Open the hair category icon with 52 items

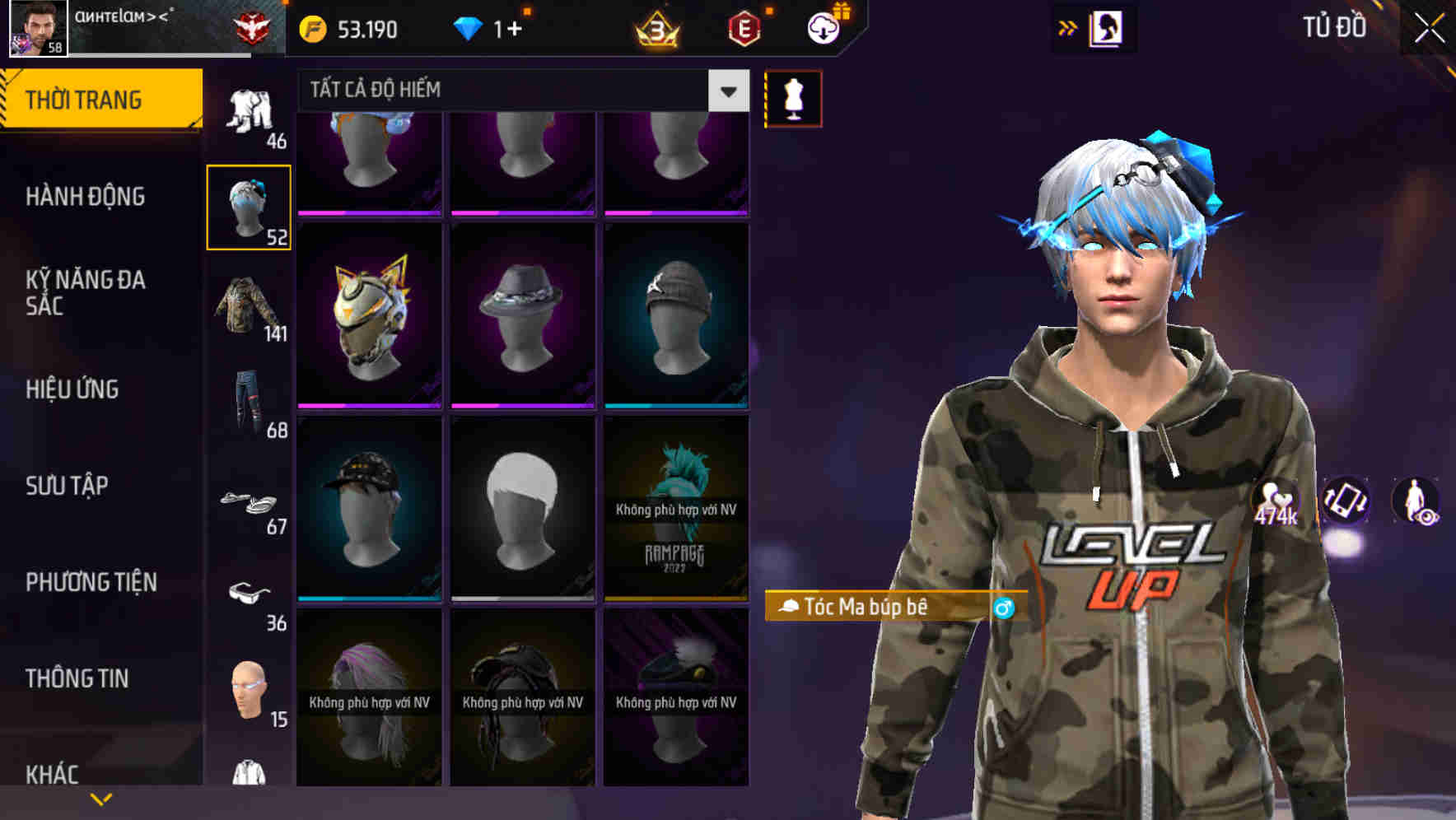coord(250,206)
